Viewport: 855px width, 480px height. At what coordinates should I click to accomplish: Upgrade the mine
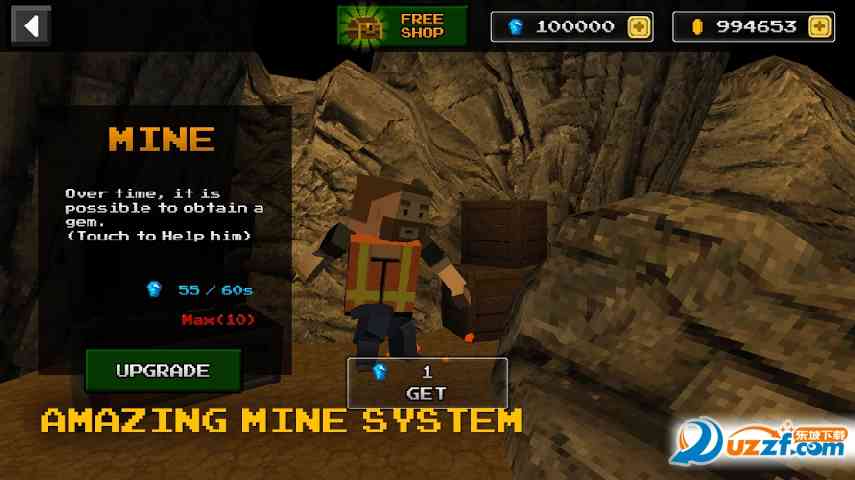pyautogui.click(x=163, y=370)
